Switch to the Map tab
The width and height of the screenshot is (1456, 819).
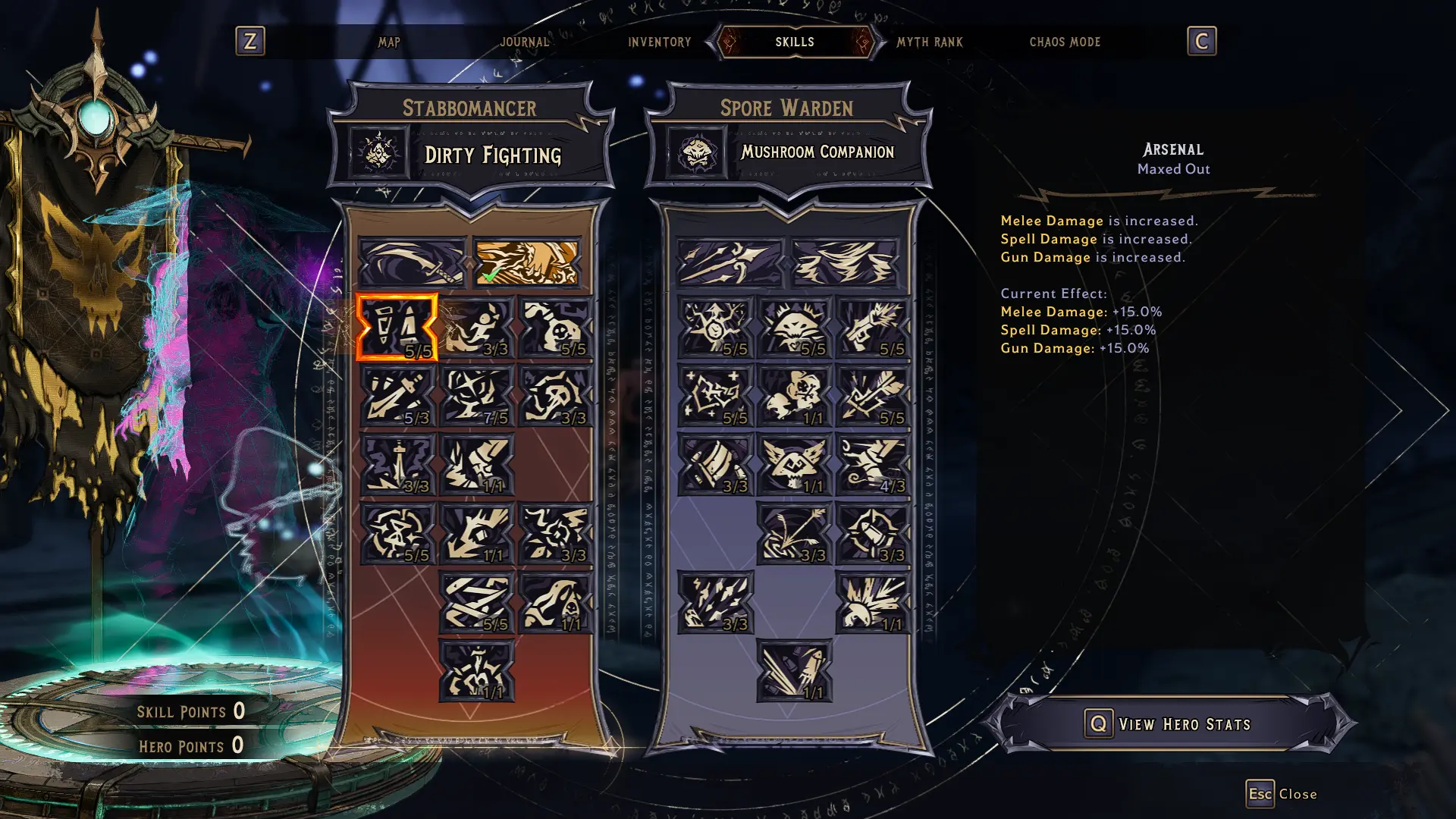(x=389, y=42)
